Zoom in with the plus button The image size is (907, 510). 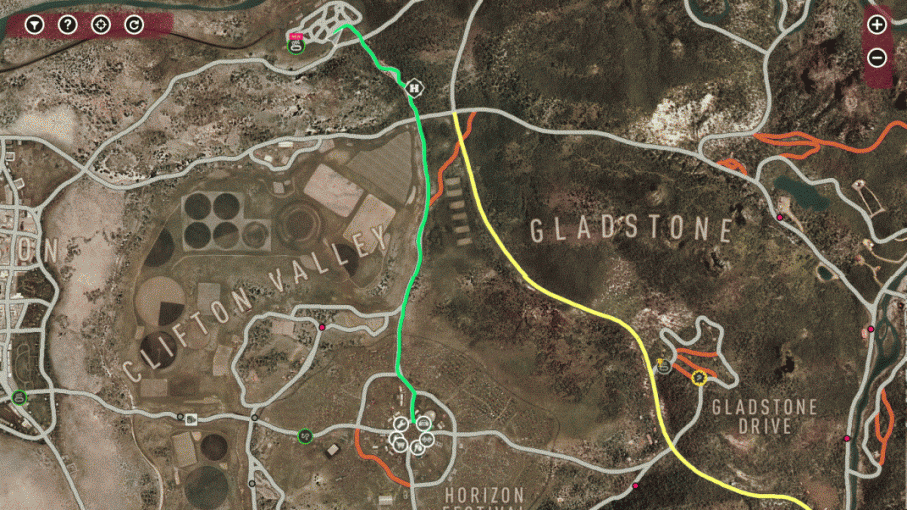coord(876,24)
